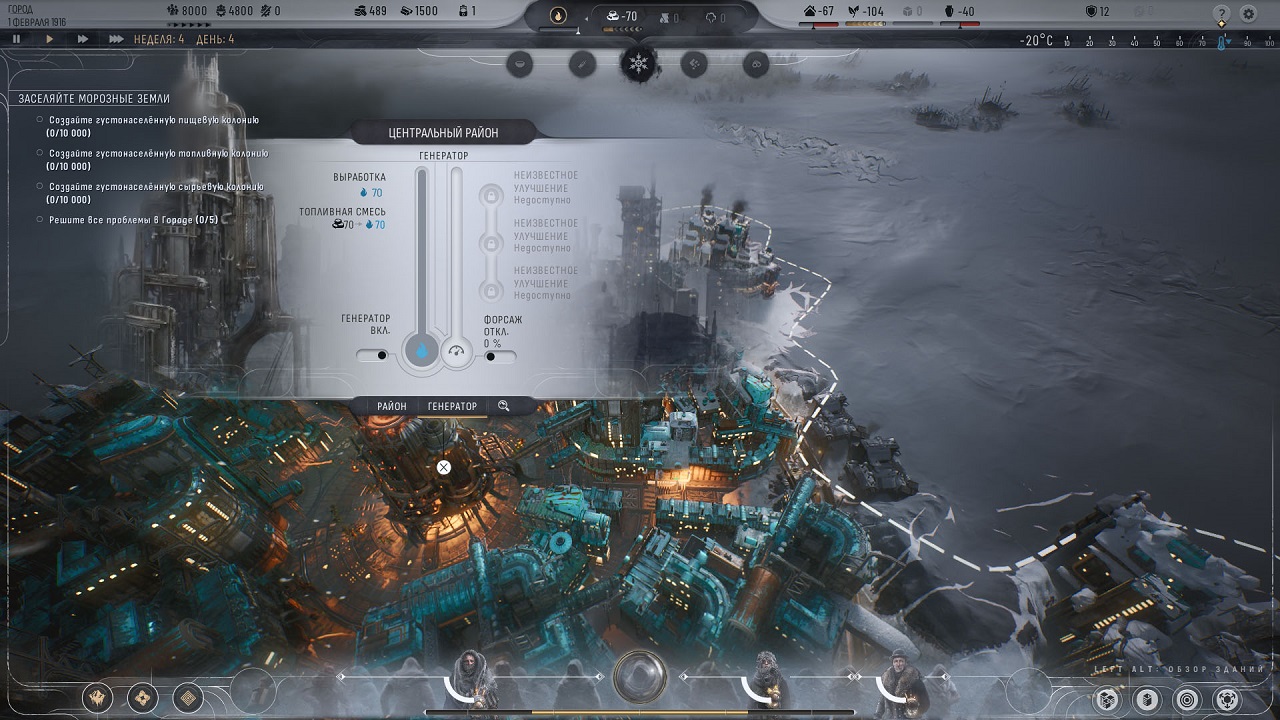1280x720 pixels.
Task: Click the heating flame icon in the top bar
Action: coord(559,14)
